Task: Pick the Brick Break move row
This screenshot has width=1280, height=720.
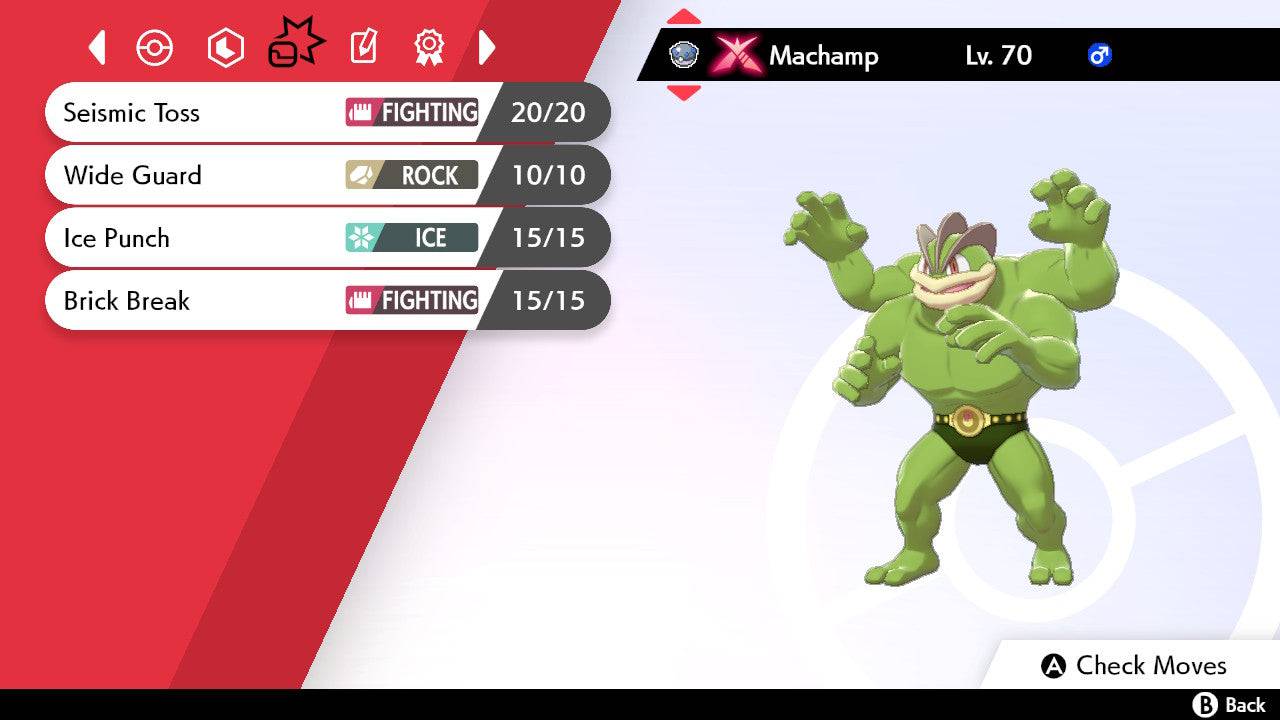Action: pos(327,300)
